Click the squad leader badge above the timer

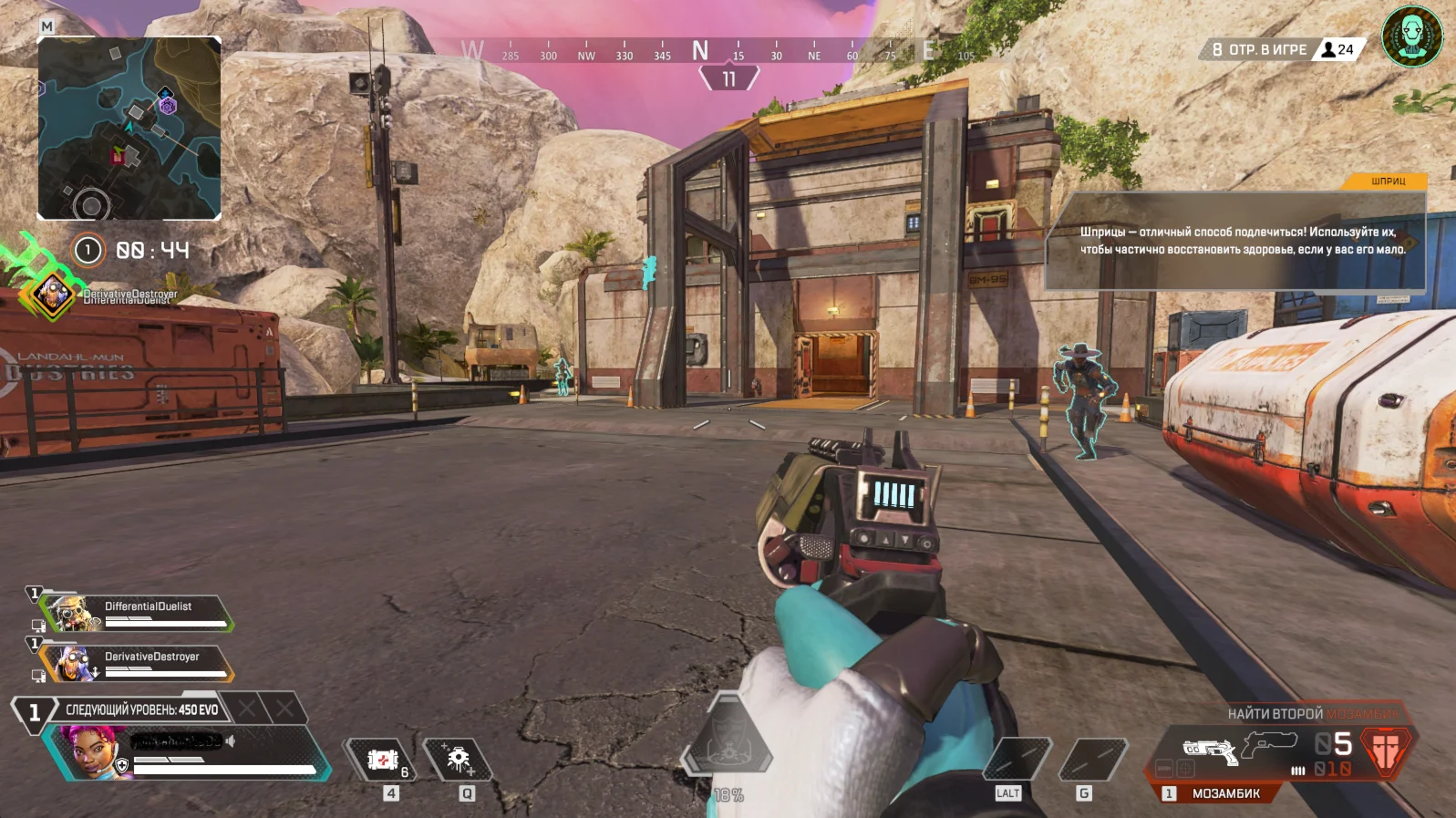(x=53, y=295)
